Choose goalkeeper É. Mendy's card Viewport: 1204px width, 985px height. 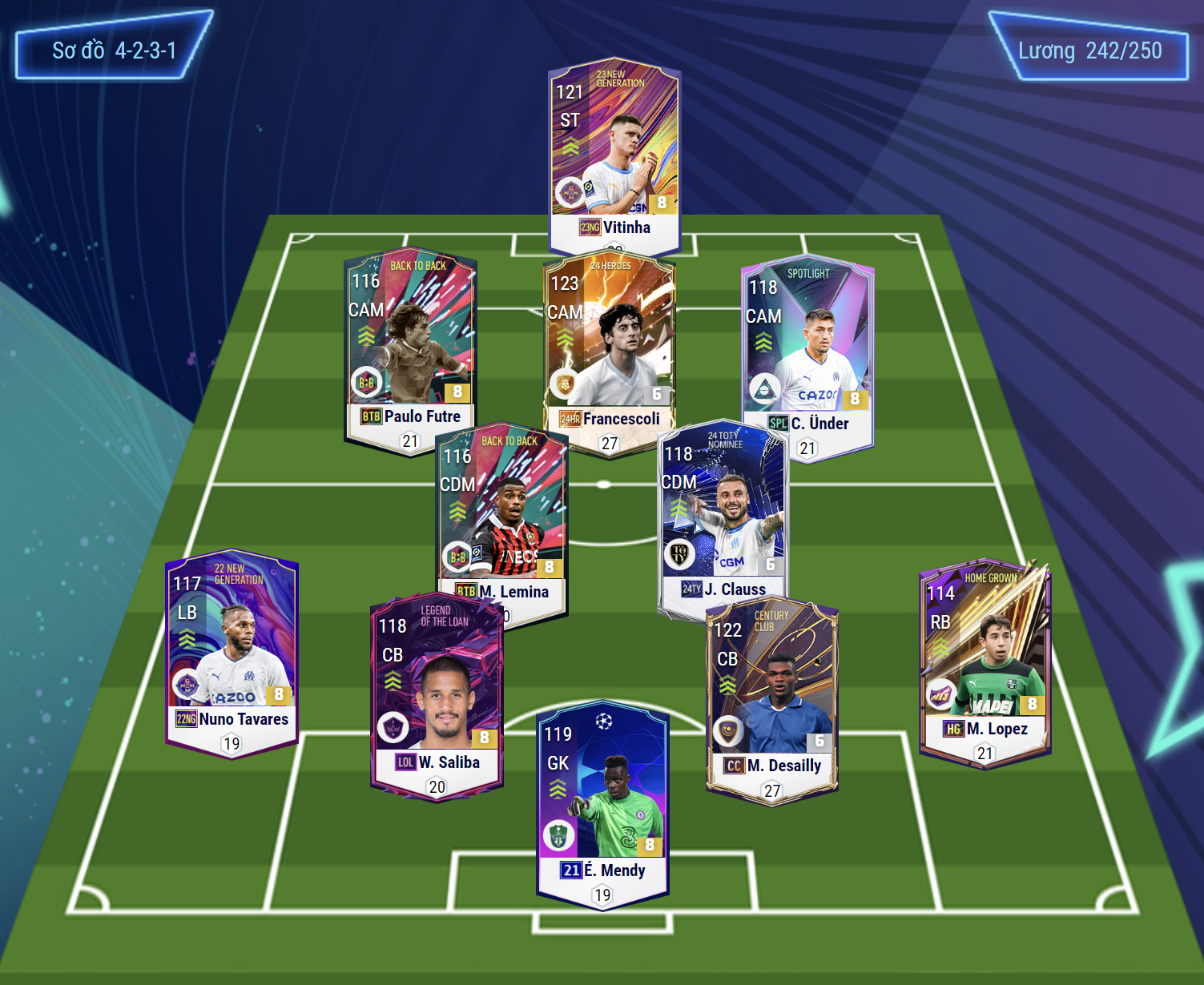[602, 801]
